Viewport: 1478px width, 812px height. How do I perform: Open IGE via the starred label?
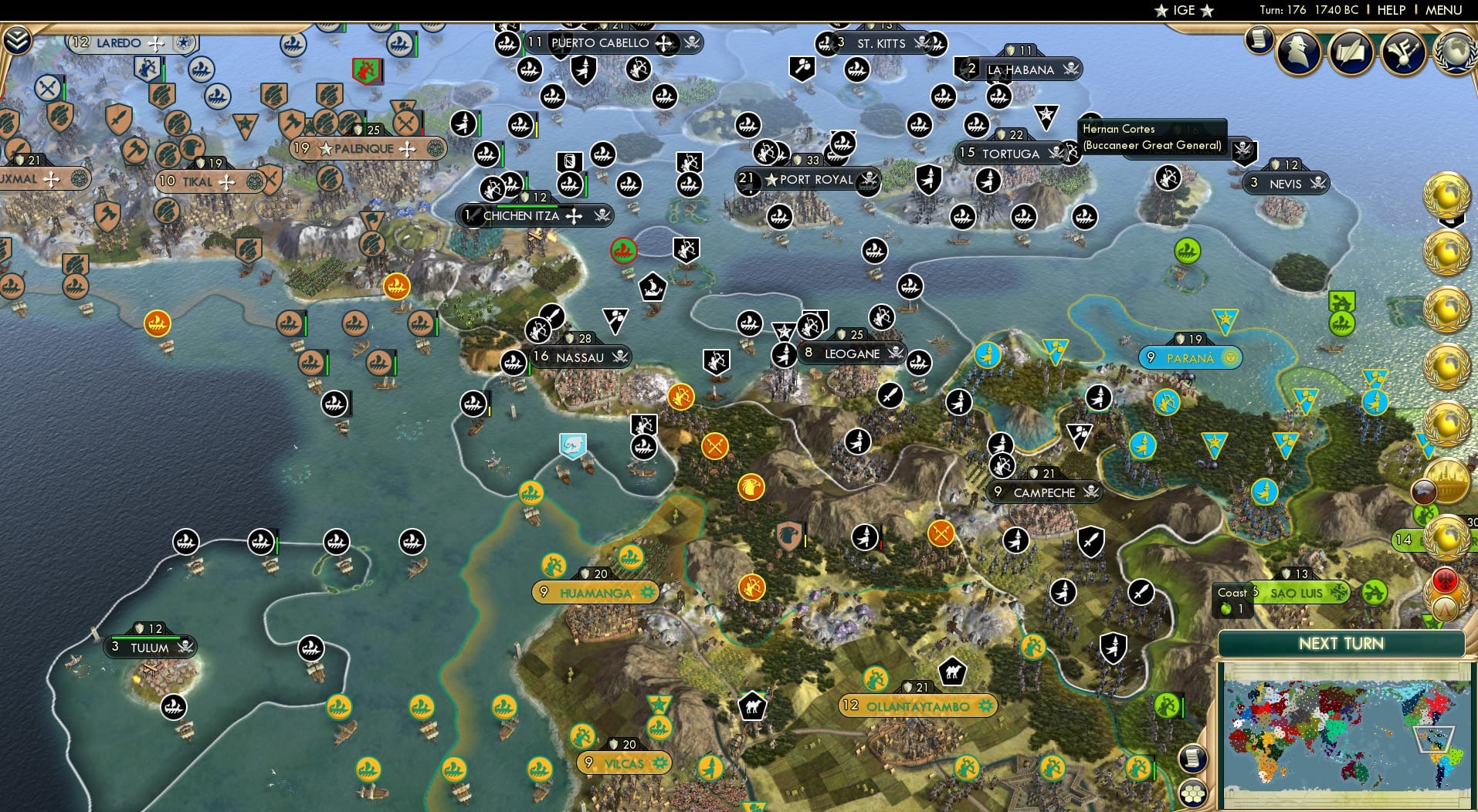(x=1183, y=10)
